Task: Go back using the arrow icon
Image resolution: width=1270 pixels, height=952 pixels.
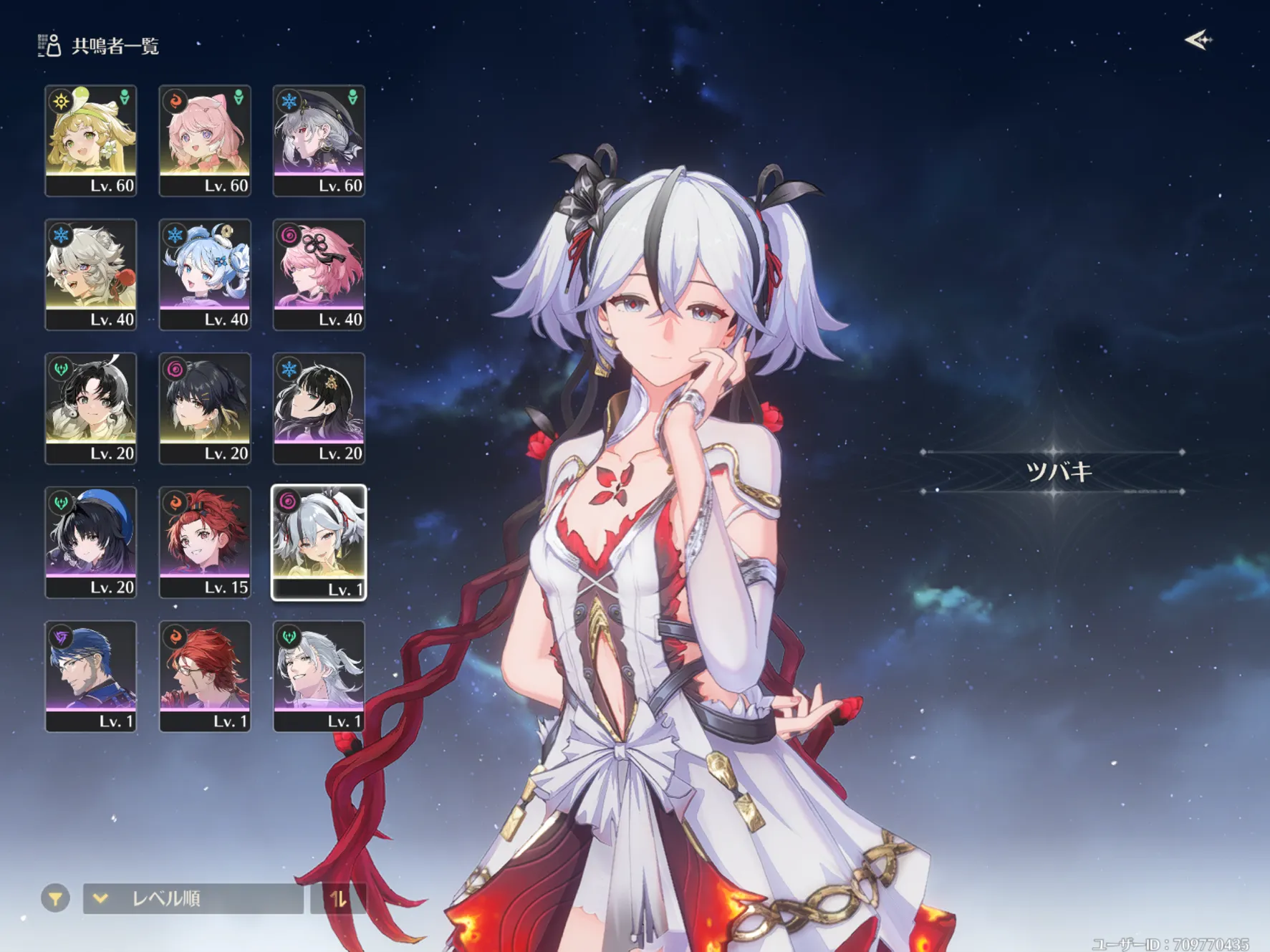Action: [1198, 40]
